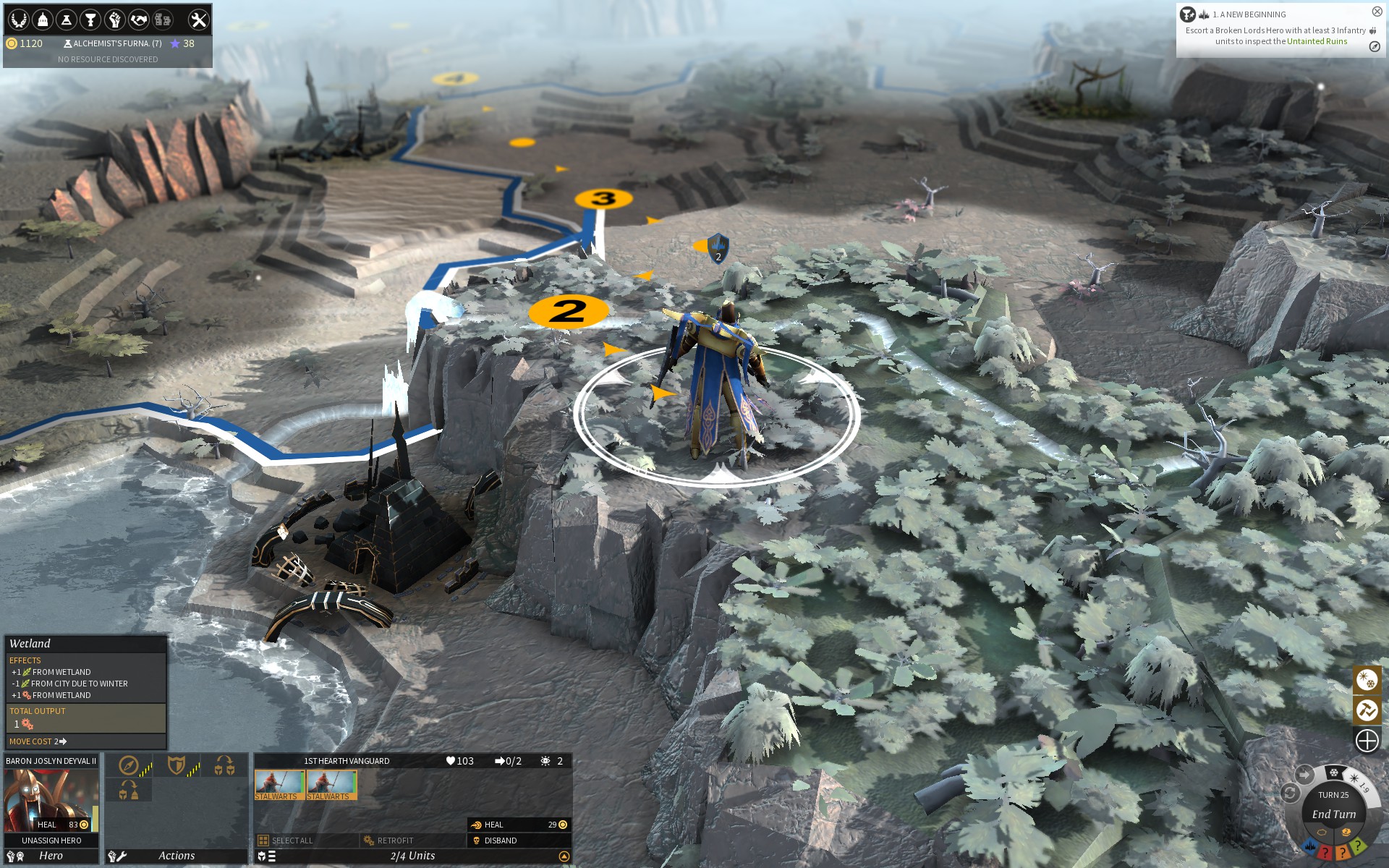Open the raised fist military screen

114,20
